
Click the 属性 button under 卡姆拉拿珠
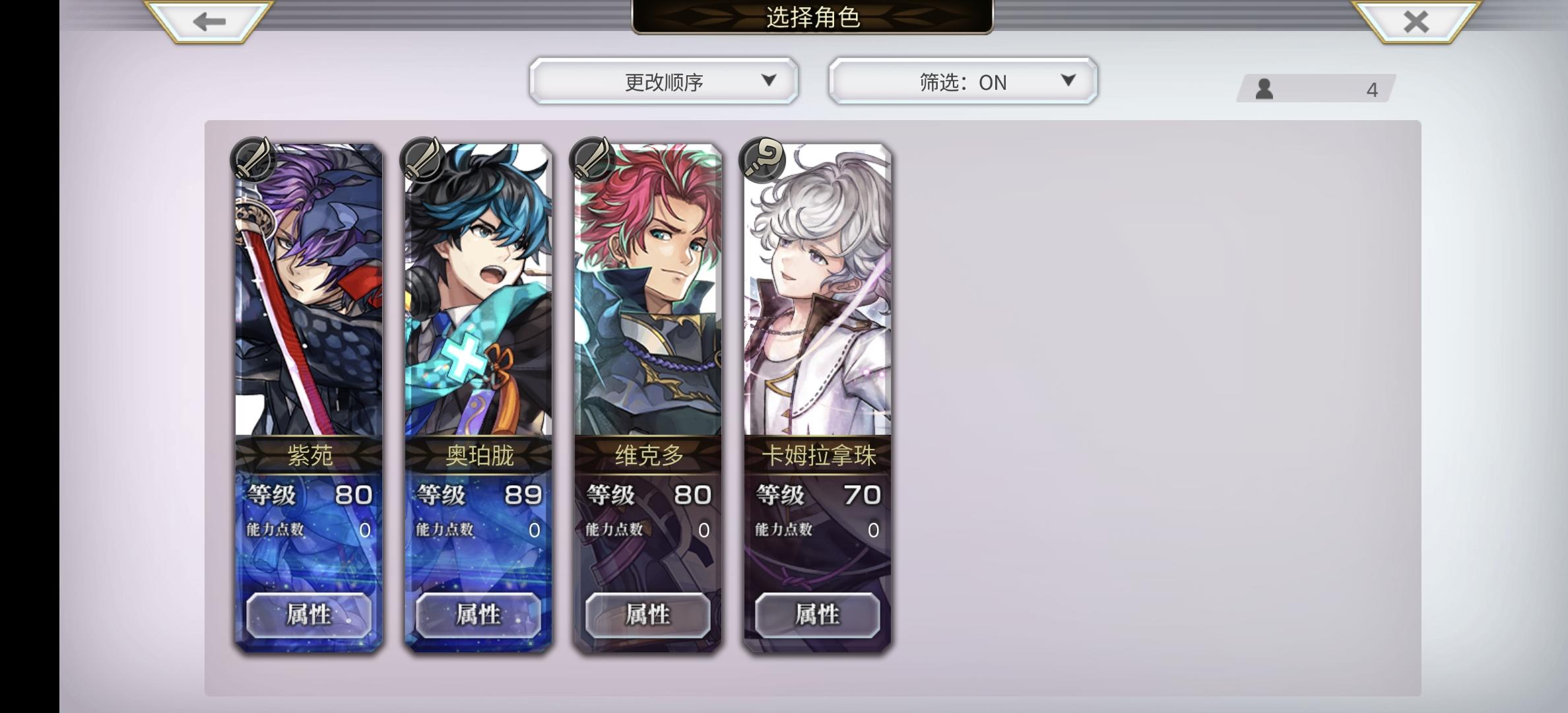coord(818,615)
